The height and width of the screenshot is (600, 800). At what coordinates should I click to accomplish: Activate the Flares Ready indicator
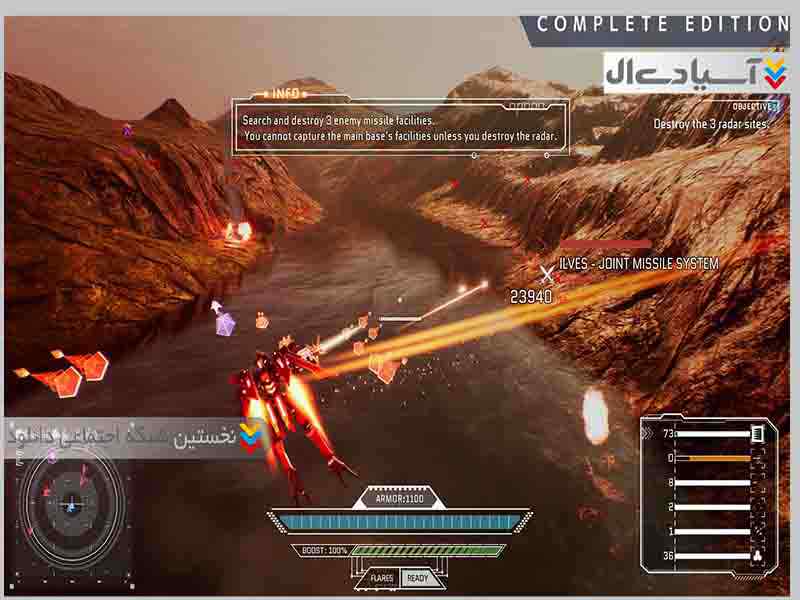[x=399, y=578]
